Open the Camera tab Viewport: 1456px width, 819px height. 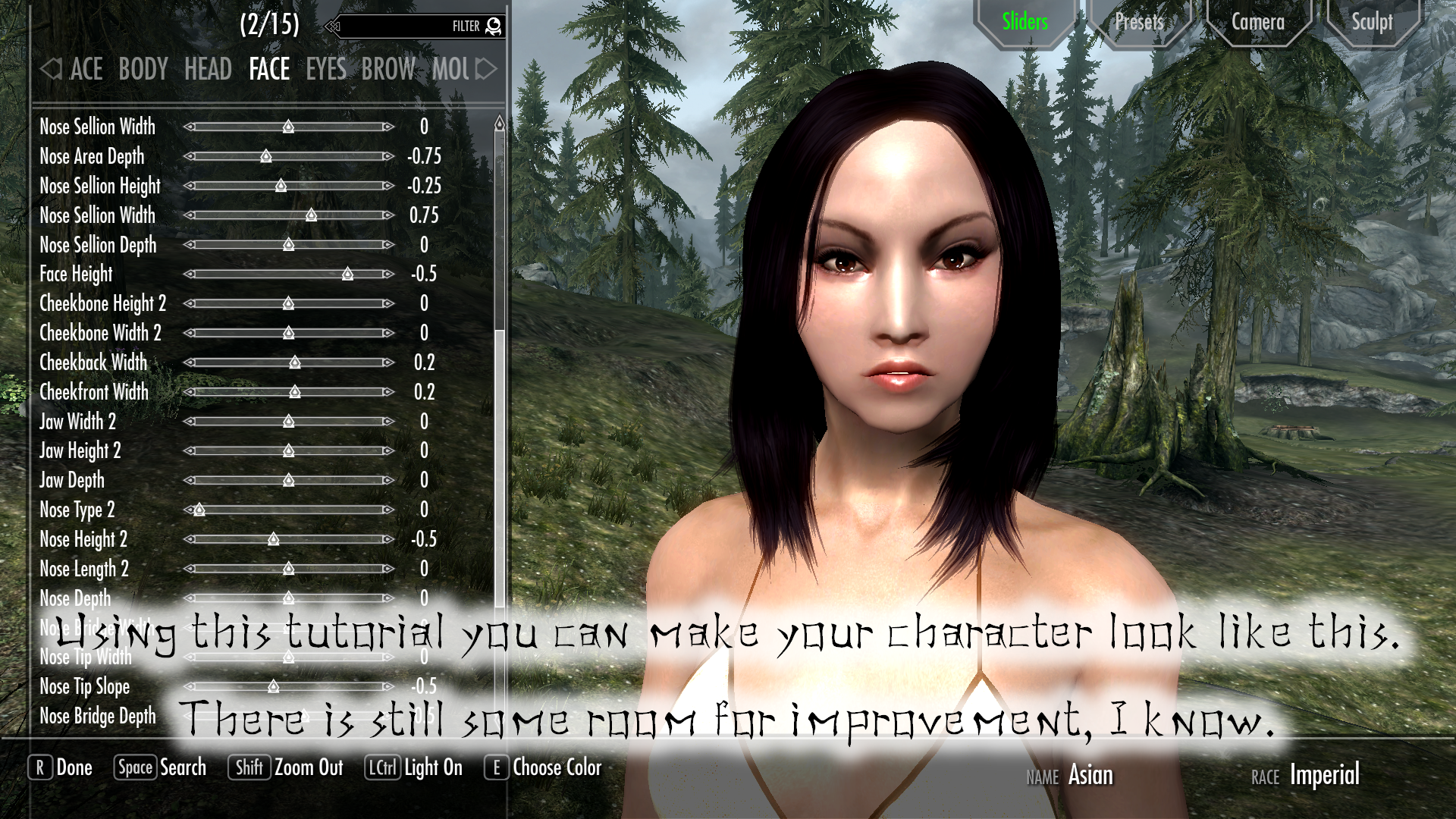[1258, 22]
